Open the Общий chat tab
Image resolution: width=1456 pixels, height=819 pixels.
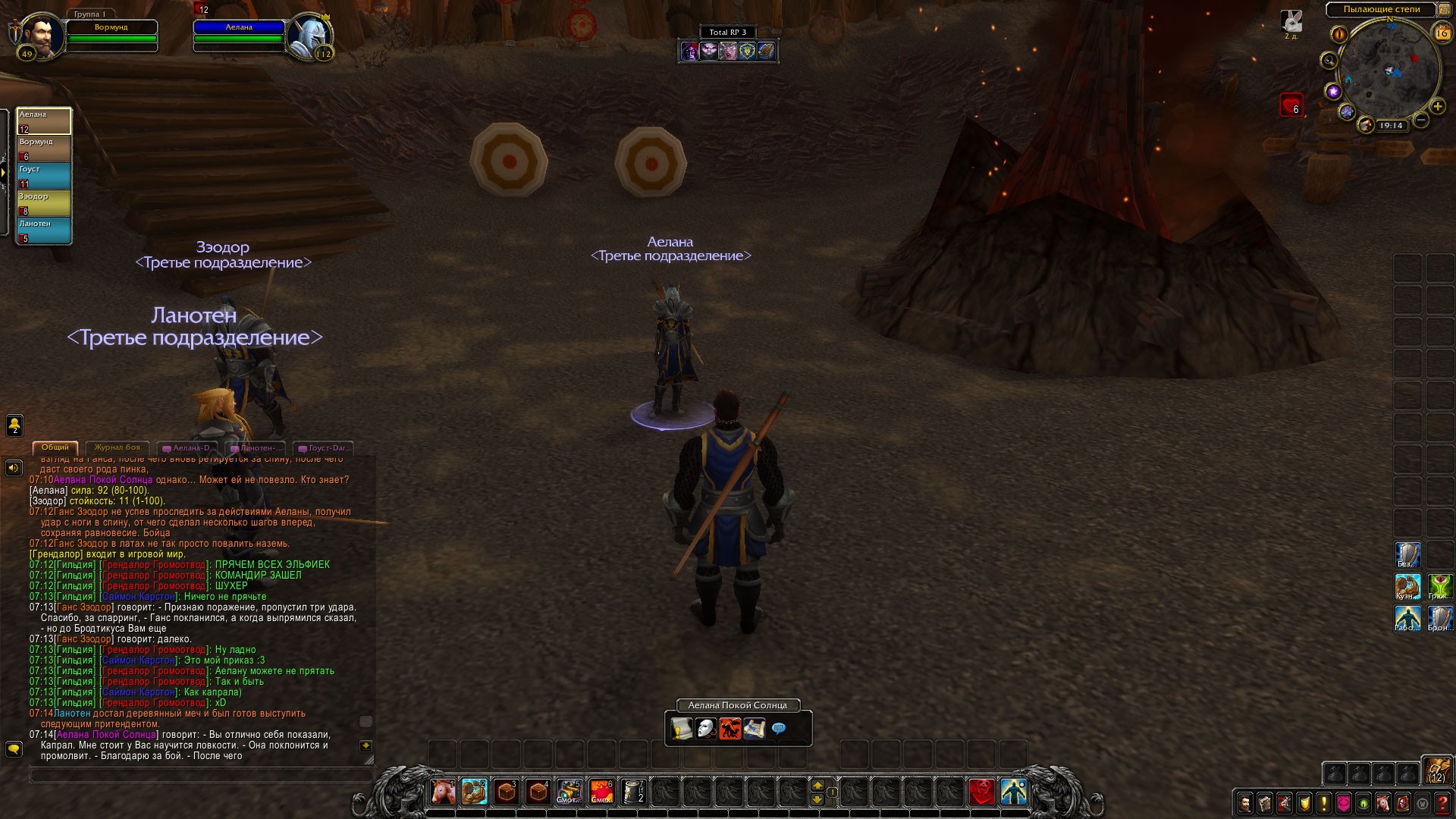tap(55, 447)
